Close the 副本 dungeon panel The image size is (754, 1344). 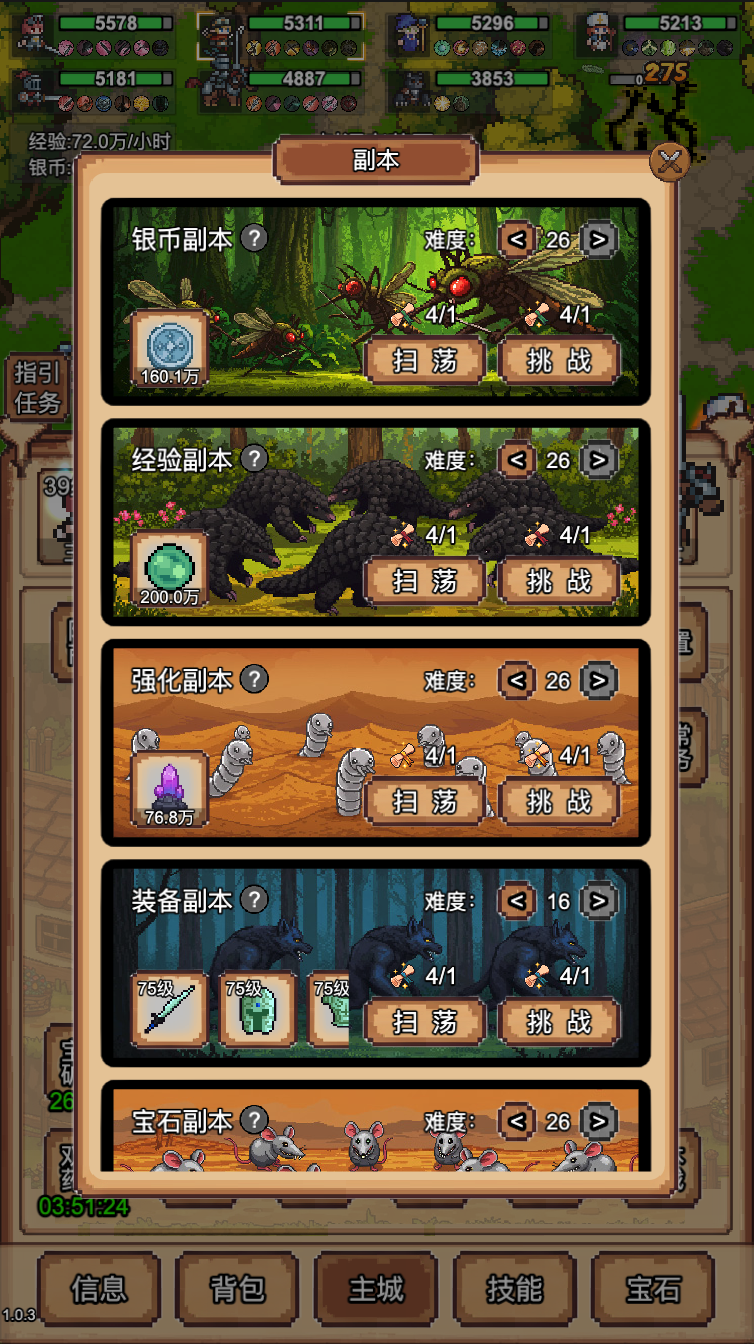click(670, 161)
